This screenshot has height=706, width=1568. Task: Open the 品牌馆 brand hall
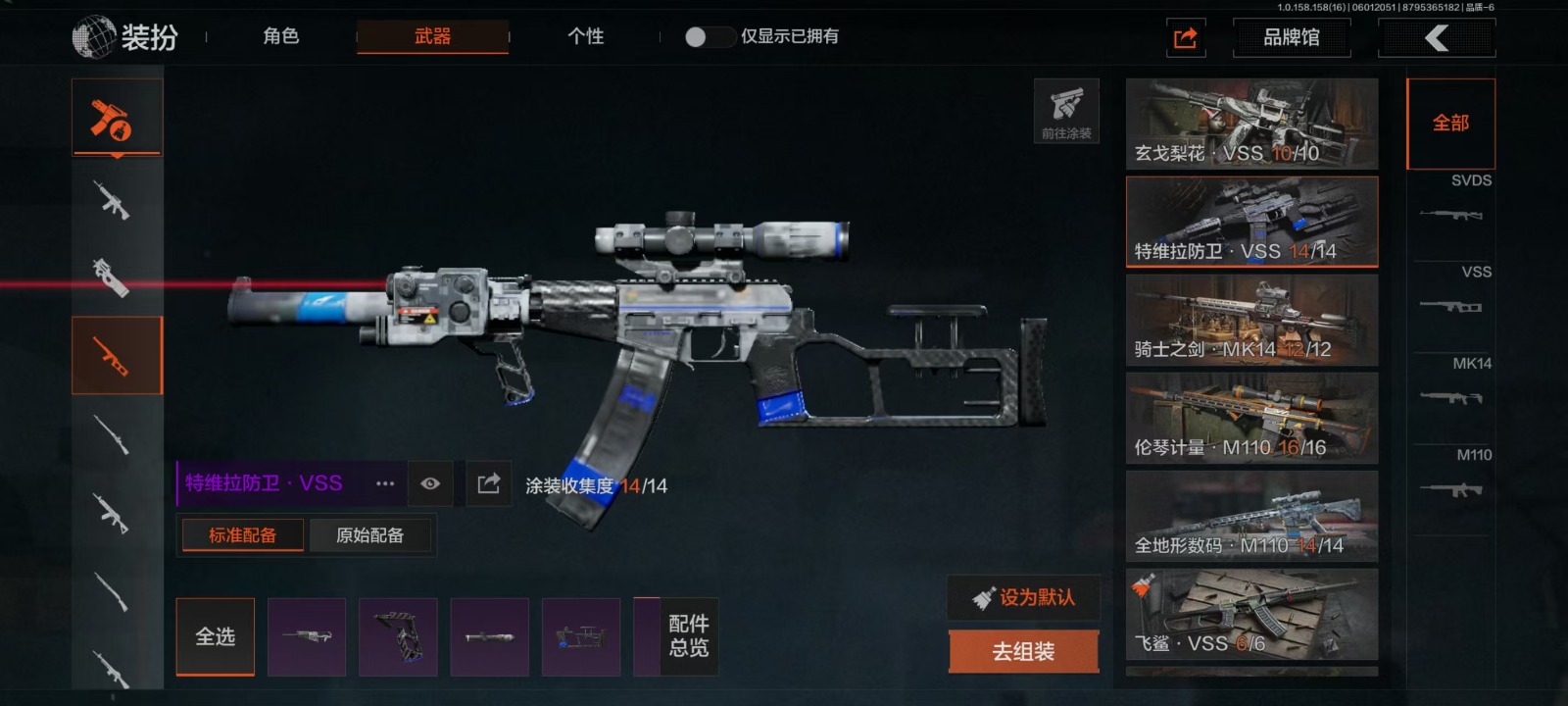(1291, 37)
